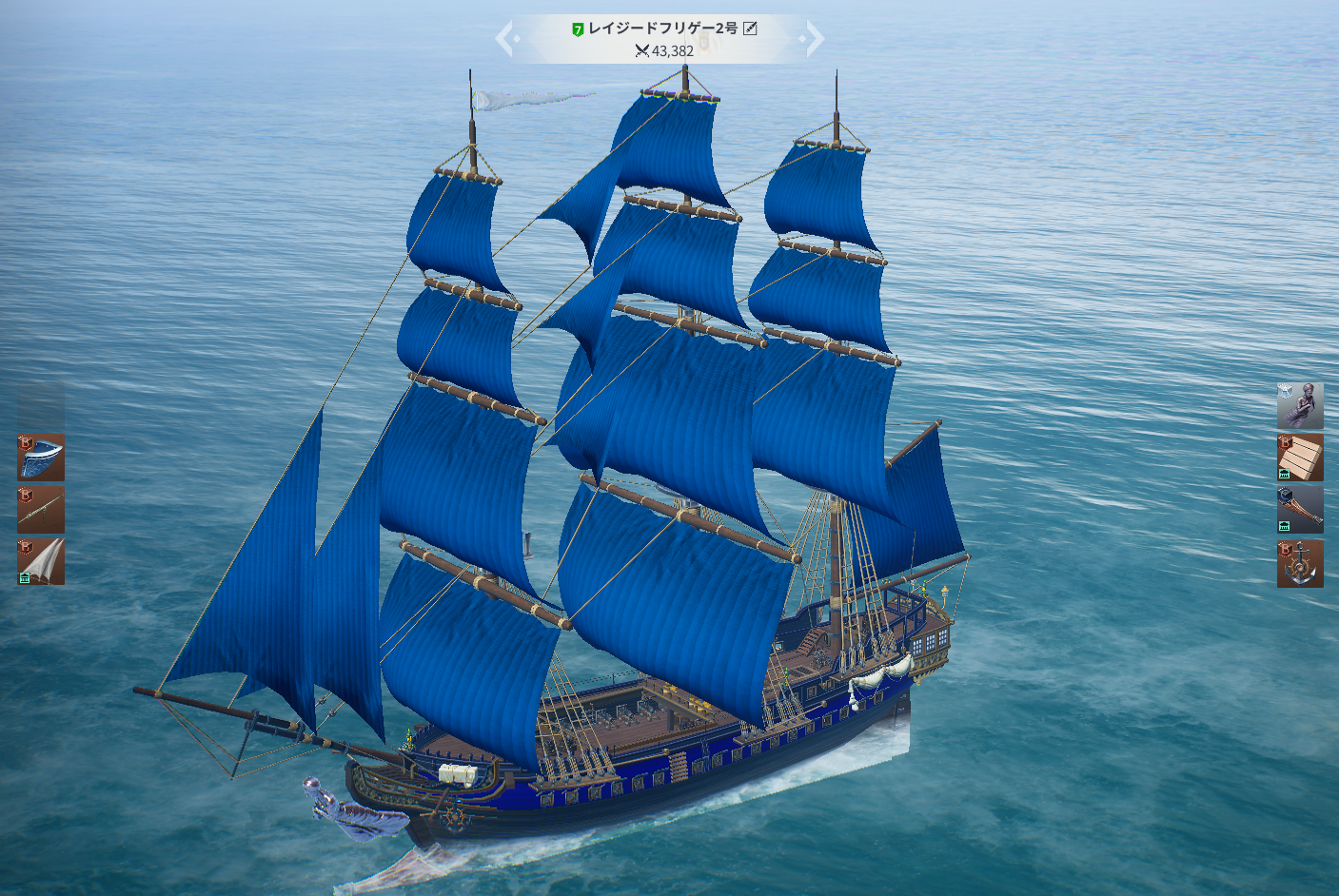This screenshot has height=896, width=1339.
Task: Choose the wooden planks equipment slot
Action: point(1300,458)
